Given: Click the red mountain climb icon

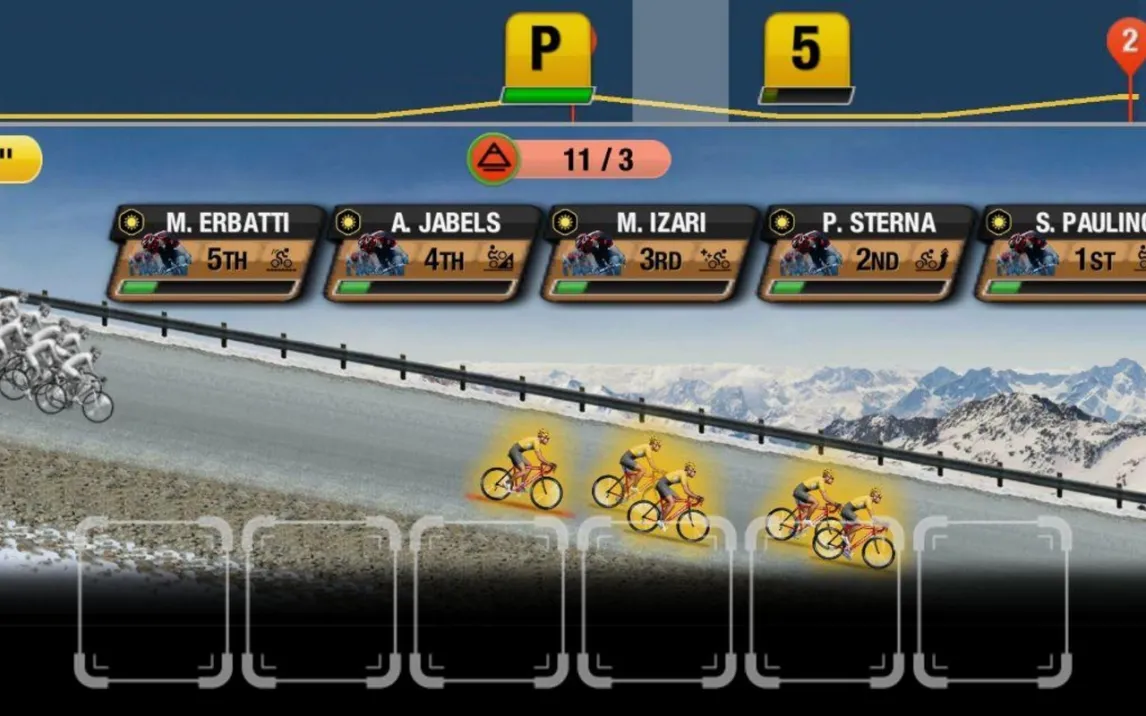Looking at the screenshot, I should point(493,159).
